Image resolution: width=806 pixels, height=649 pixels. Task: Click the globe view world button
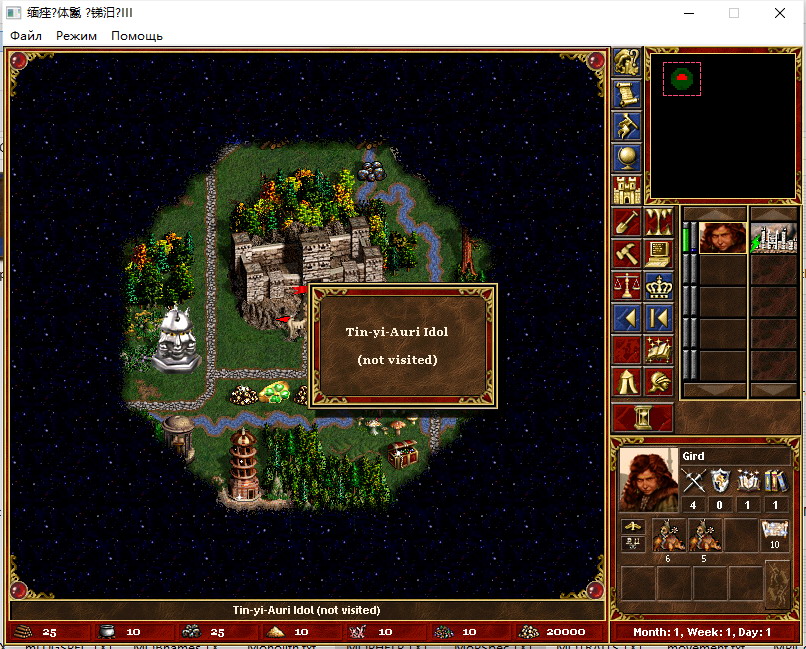[627, 157]
